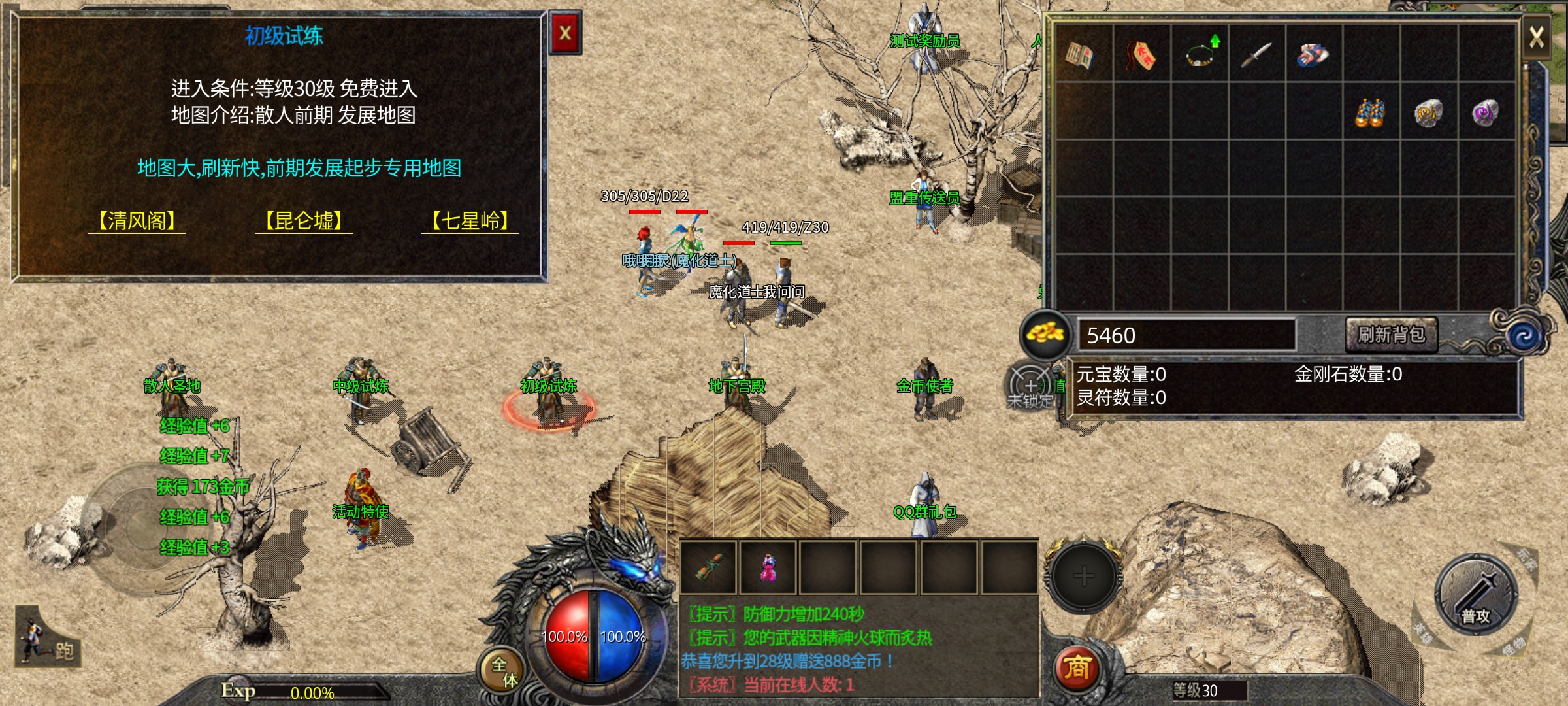
Task: Close the 初级试炼 dialog with the red X
Action: pos(565,33)
